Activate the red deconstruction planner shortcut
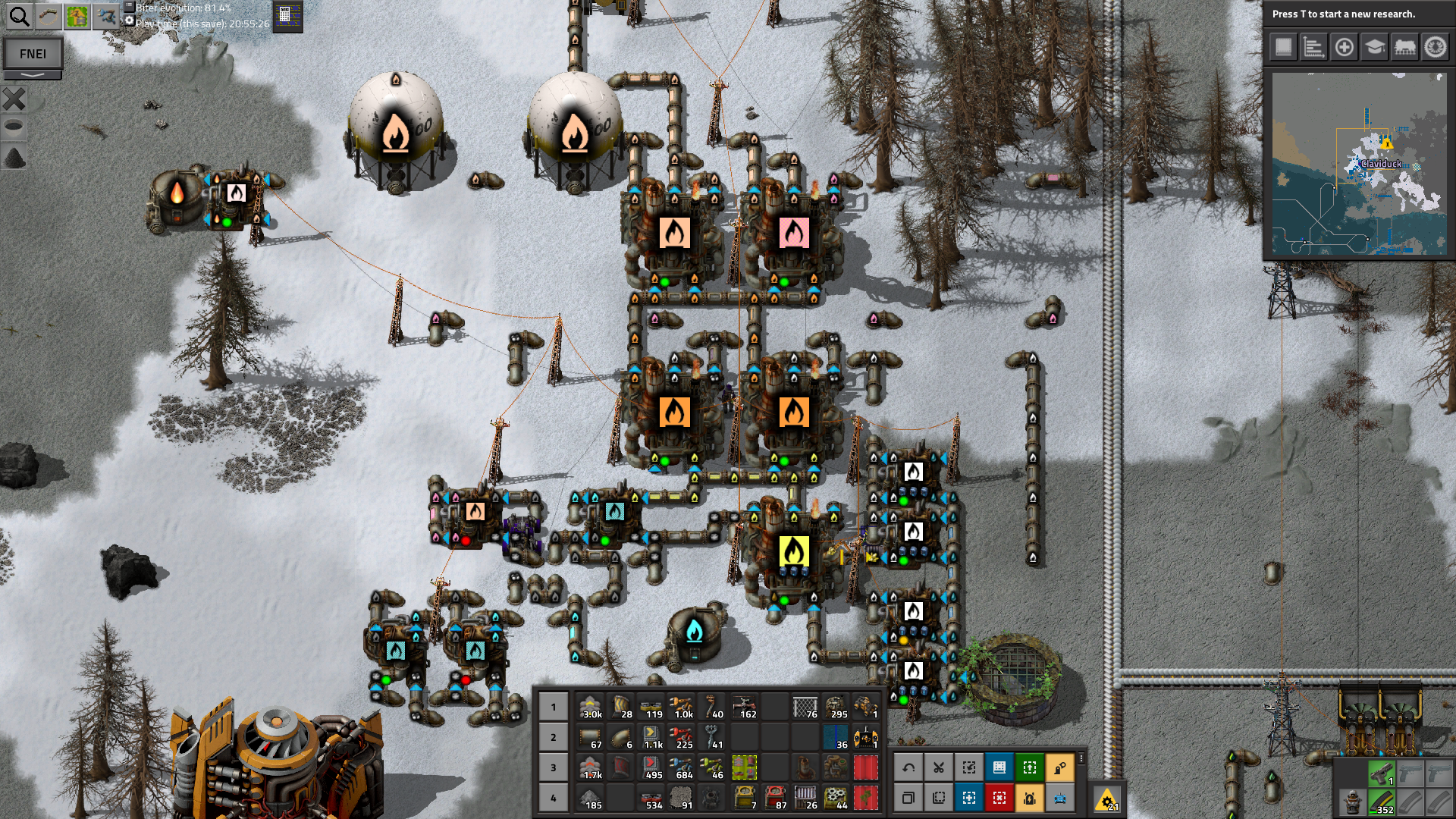The height and width of the screenshot is (819, 1456). (x=999, y=798)
